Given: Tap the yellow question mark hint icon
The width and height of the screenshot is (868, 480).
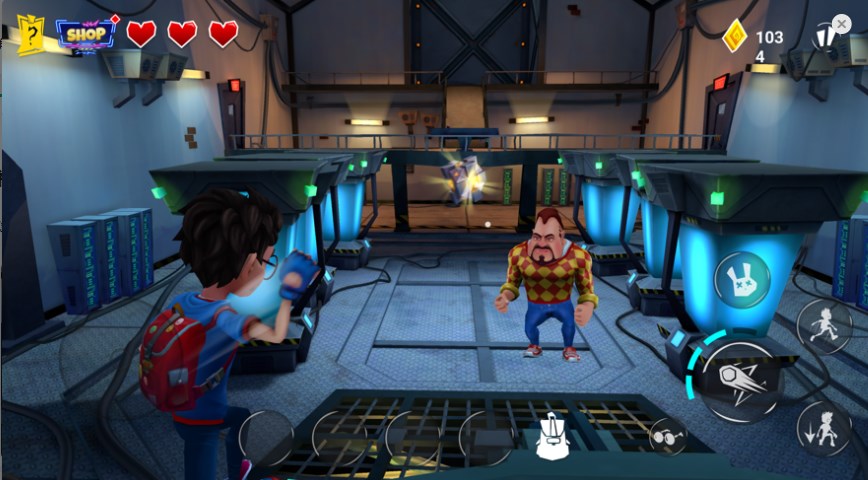Looking at the screenshot, I should click(31, 34).
